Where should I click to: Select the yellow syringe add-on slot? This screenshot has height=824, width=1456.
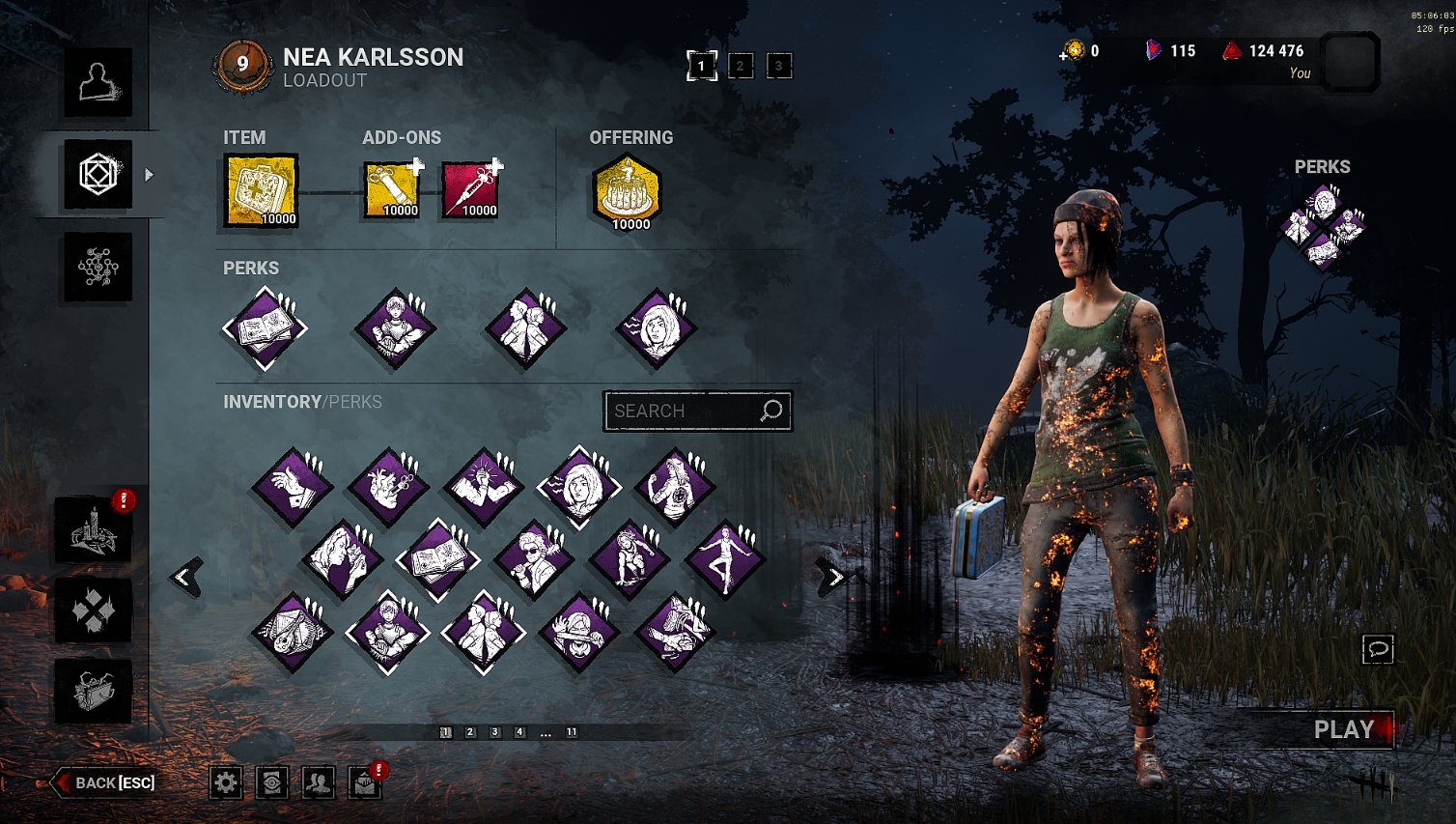pos(391,190)
